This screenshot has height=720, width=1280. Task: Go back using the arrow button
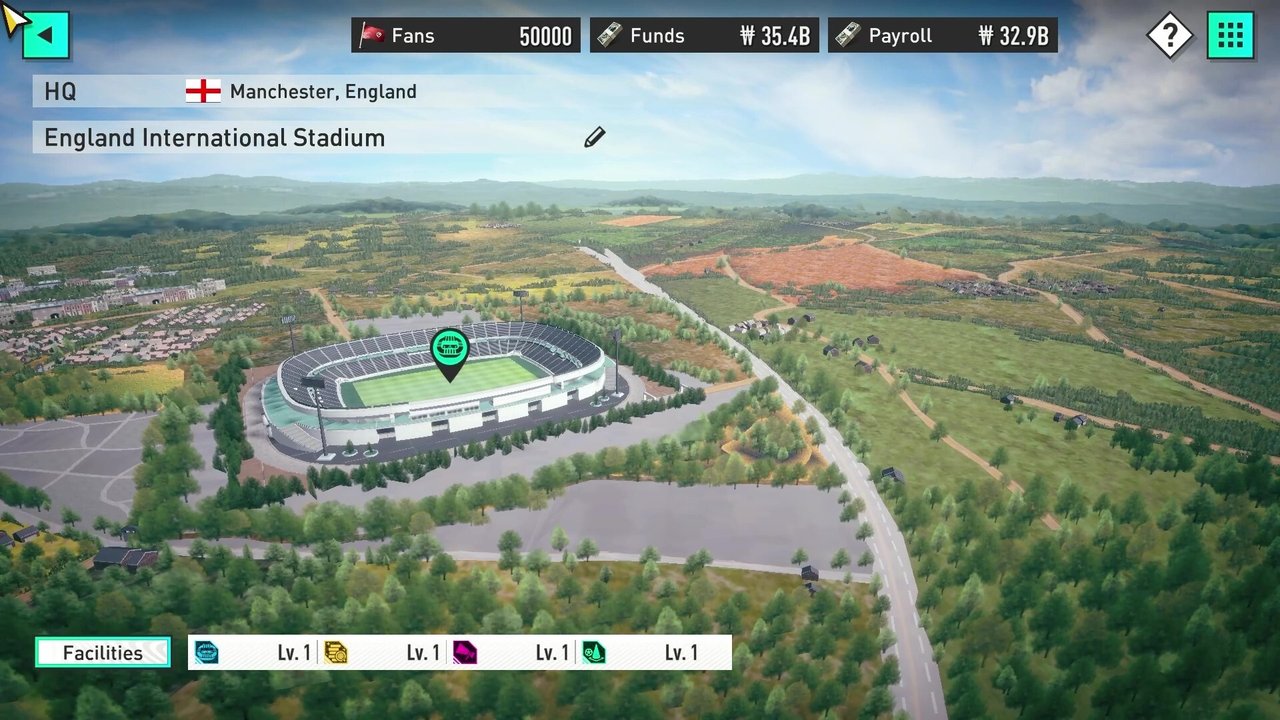click(x=45, y=36)
